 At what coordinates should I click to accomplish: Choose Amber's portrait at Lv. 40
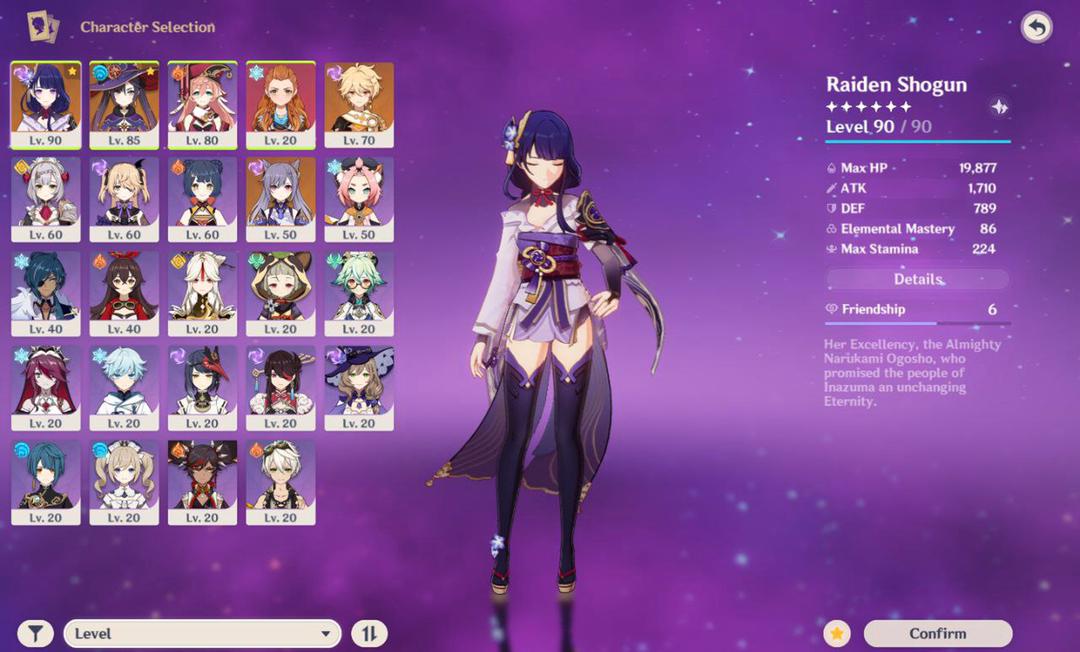[x=124, y=293]
